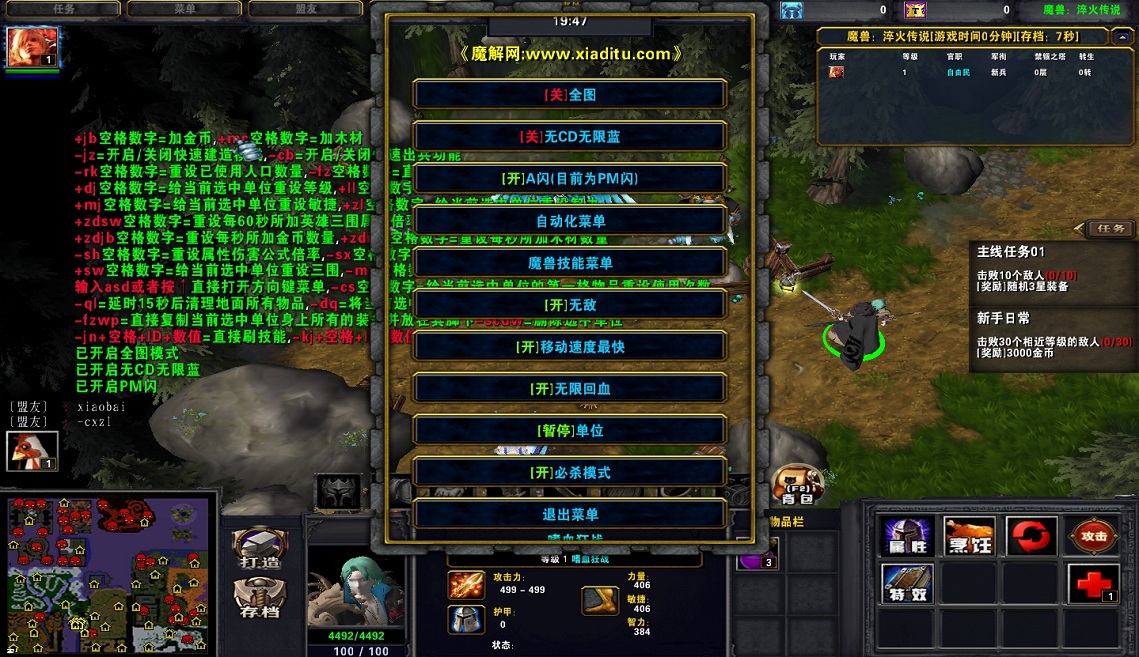The height and width of the screenshot is (657, 1139).
Task: Open the 自动化菜单 submenu
Action: 569,221
